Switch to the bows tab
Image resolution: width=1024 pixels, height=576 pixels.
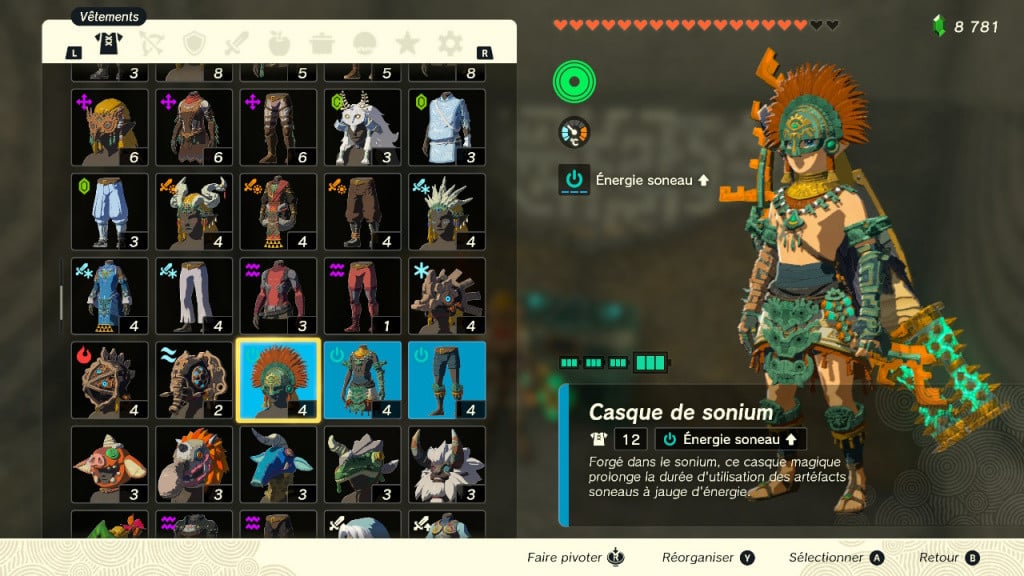pyautogui.click(x=149, y=43)
